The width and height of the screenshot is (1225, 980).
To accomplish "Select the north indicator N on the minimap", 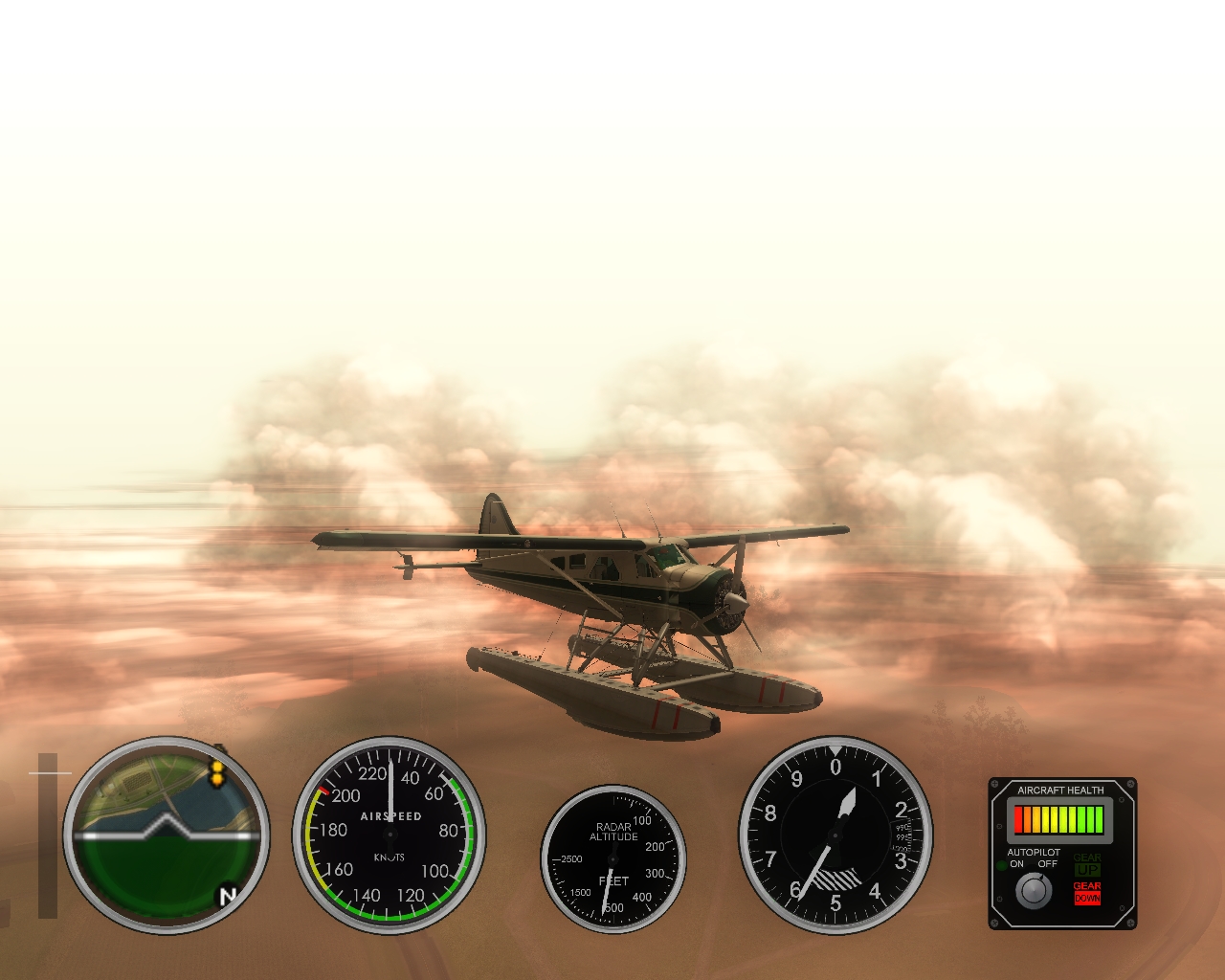I will (x=228, y=896).
